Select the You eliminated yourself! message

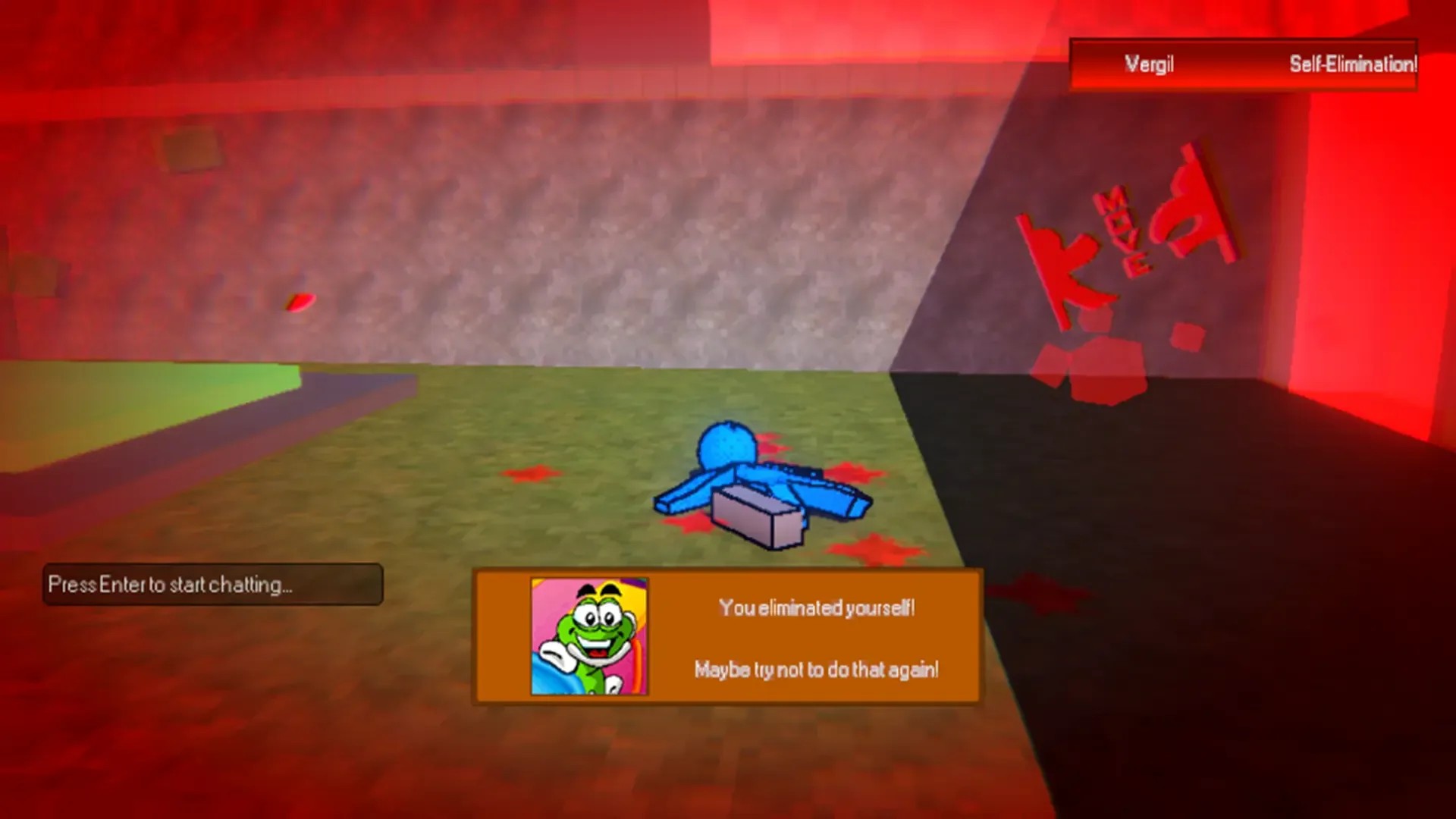coord(817,607)
